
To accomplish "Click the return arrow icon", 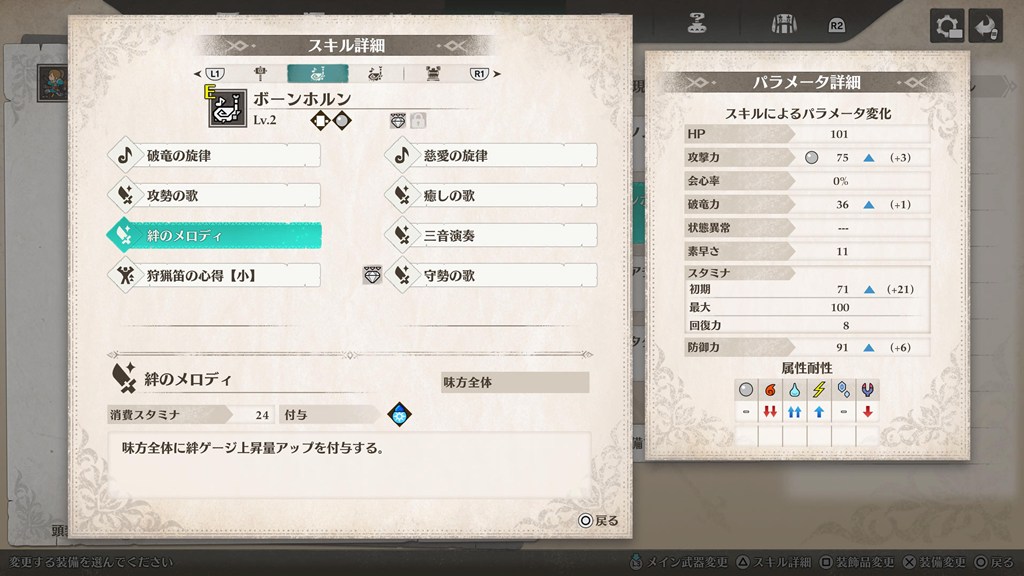I will tap(986, 26).
